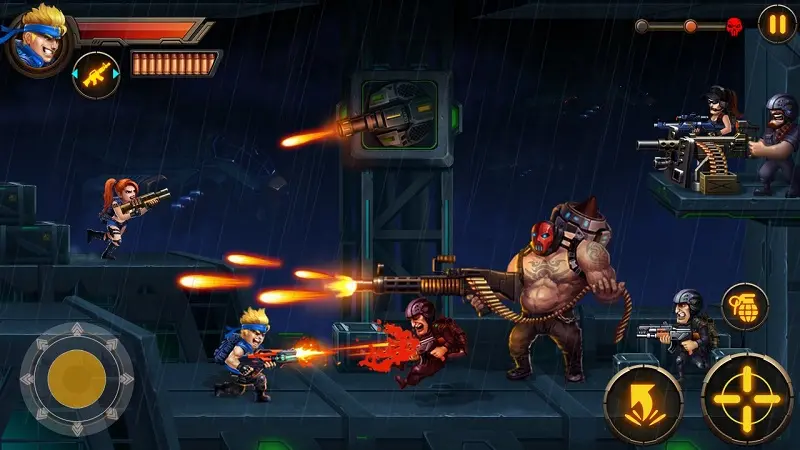Activate the jump arrow button
800x450 pixels.
pyautogui.click(x=643, y=403)
